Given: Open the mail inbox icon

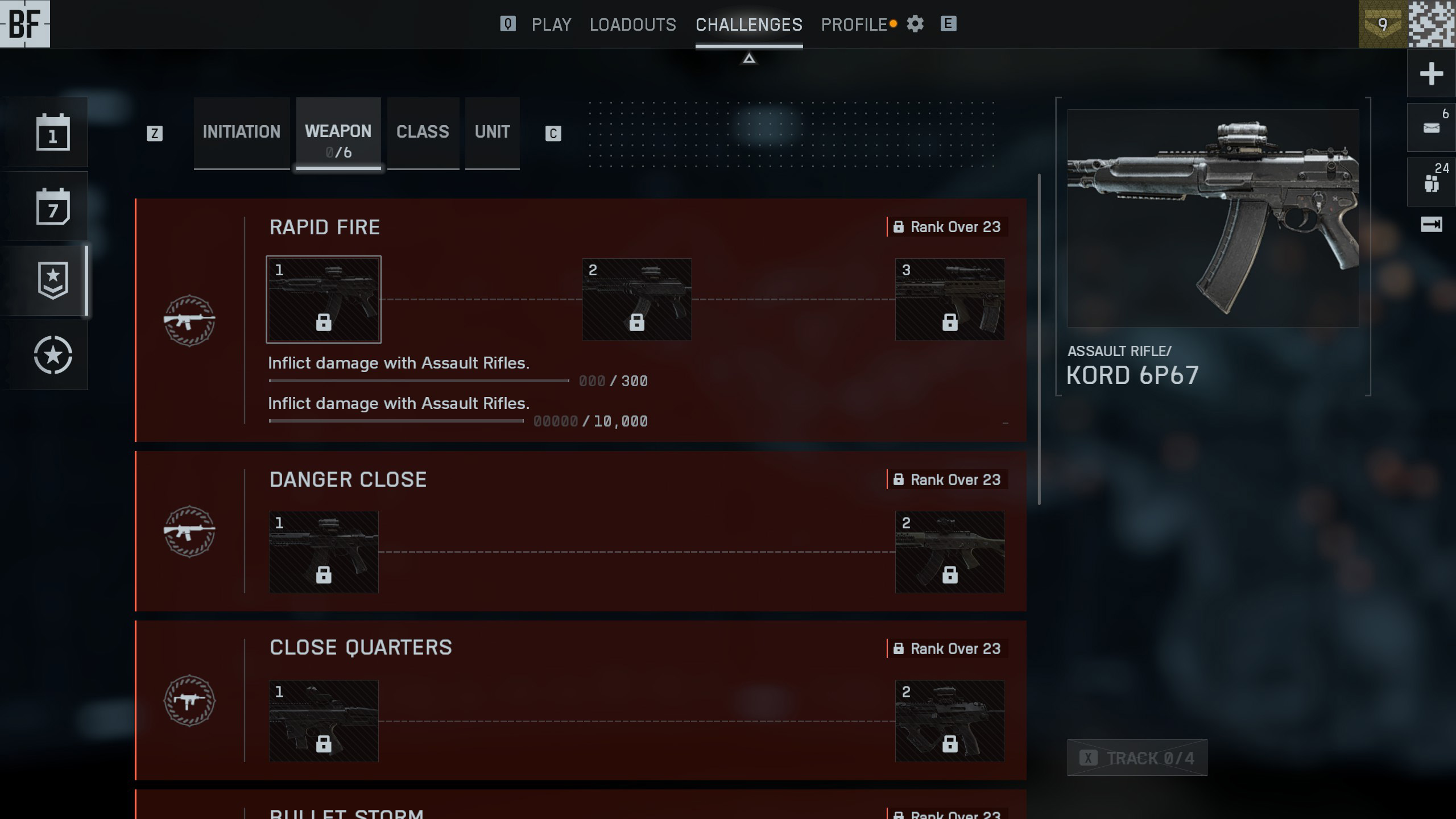Looking at the screenshot, I should 1431,128.
